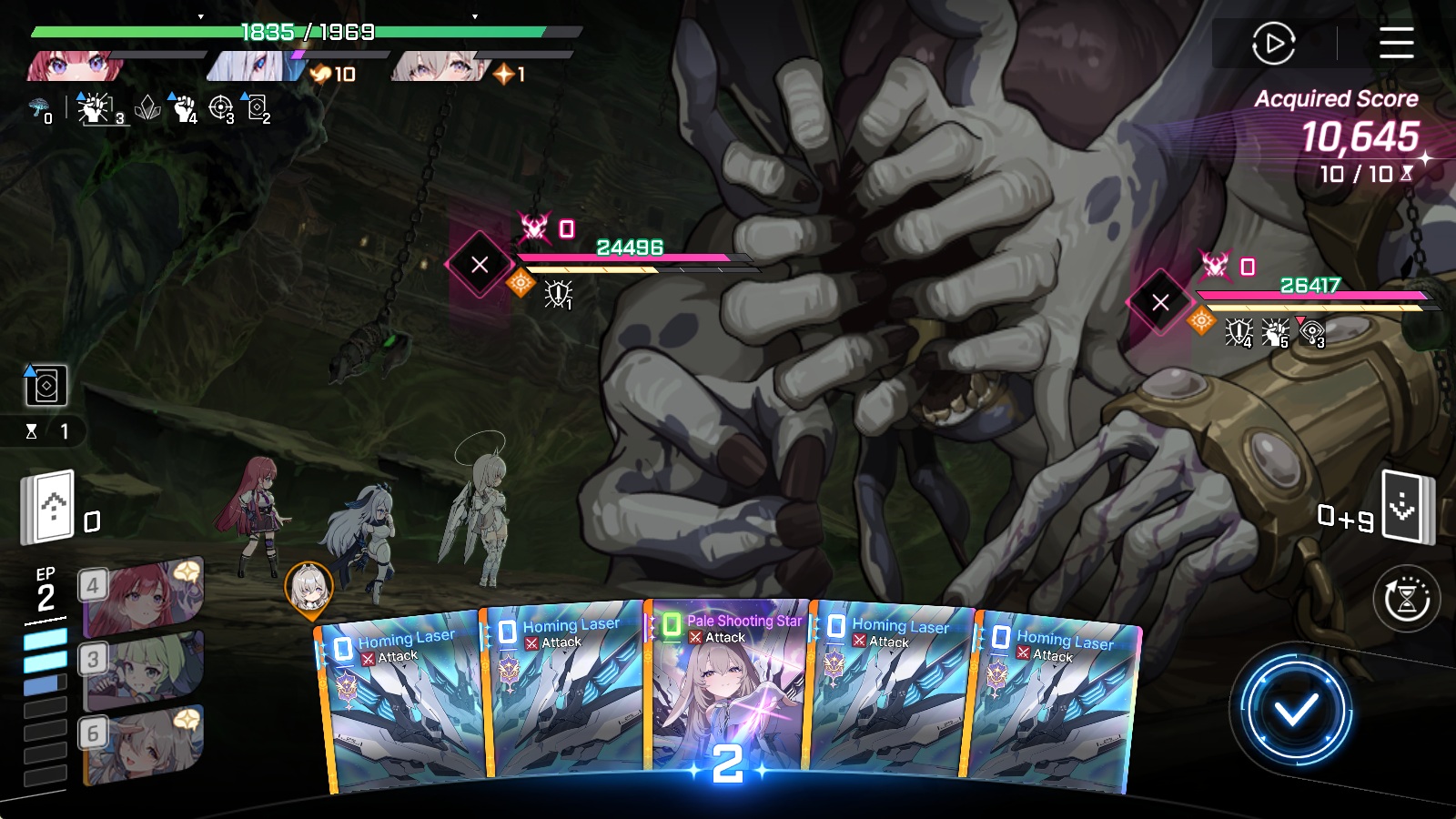Inspect the crosshair buff icon
This screenshot has height=819, width=1456.
coord(220,108)
